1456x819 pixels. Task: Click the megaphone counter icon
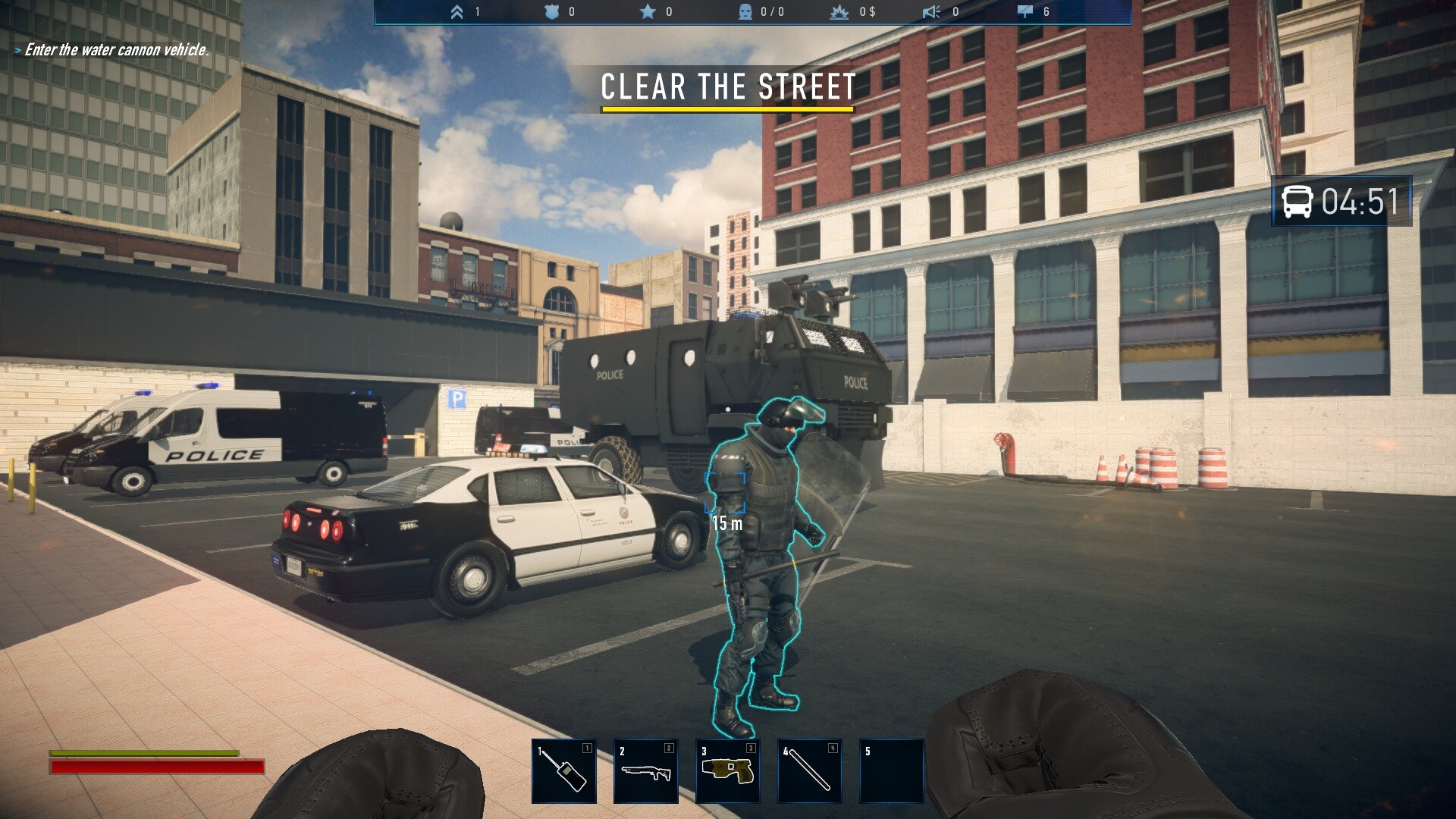931,12
